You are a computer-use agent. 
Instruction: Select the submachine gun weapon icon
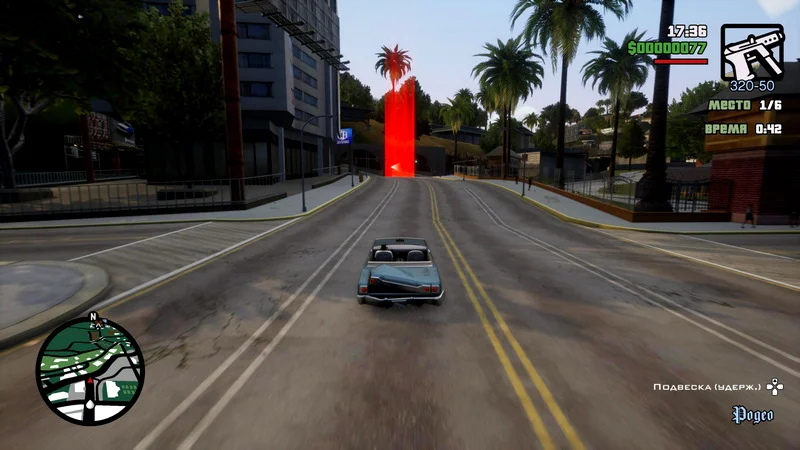click(x=752, y=51)
